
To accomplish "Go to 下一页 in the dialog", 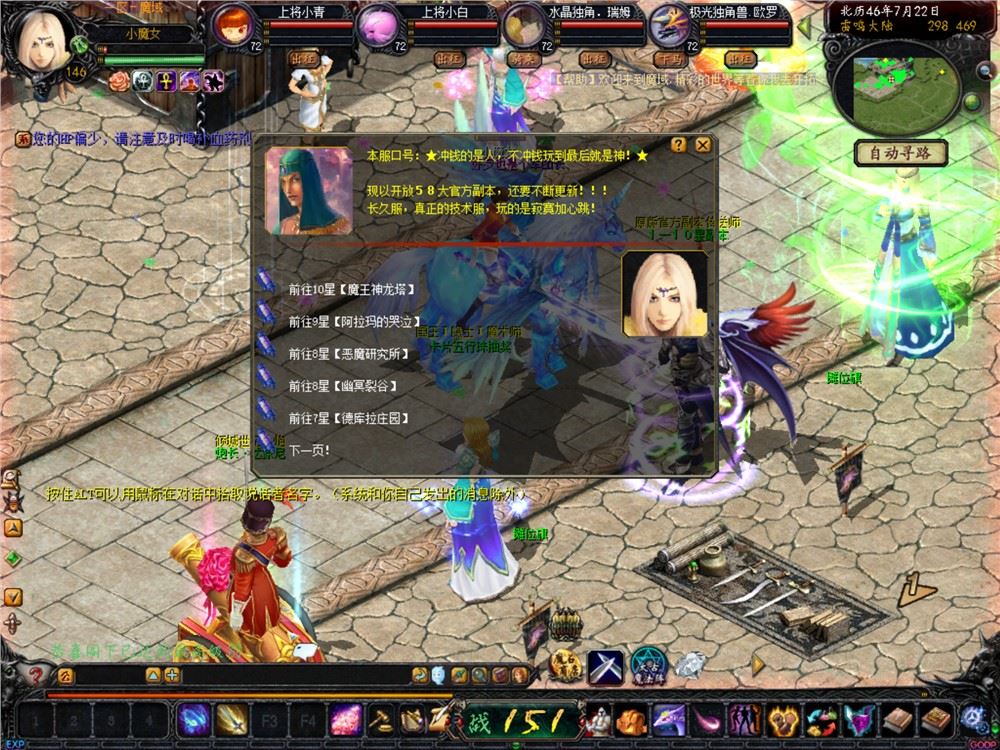I will pyautogui.click(x=309, y=450).
